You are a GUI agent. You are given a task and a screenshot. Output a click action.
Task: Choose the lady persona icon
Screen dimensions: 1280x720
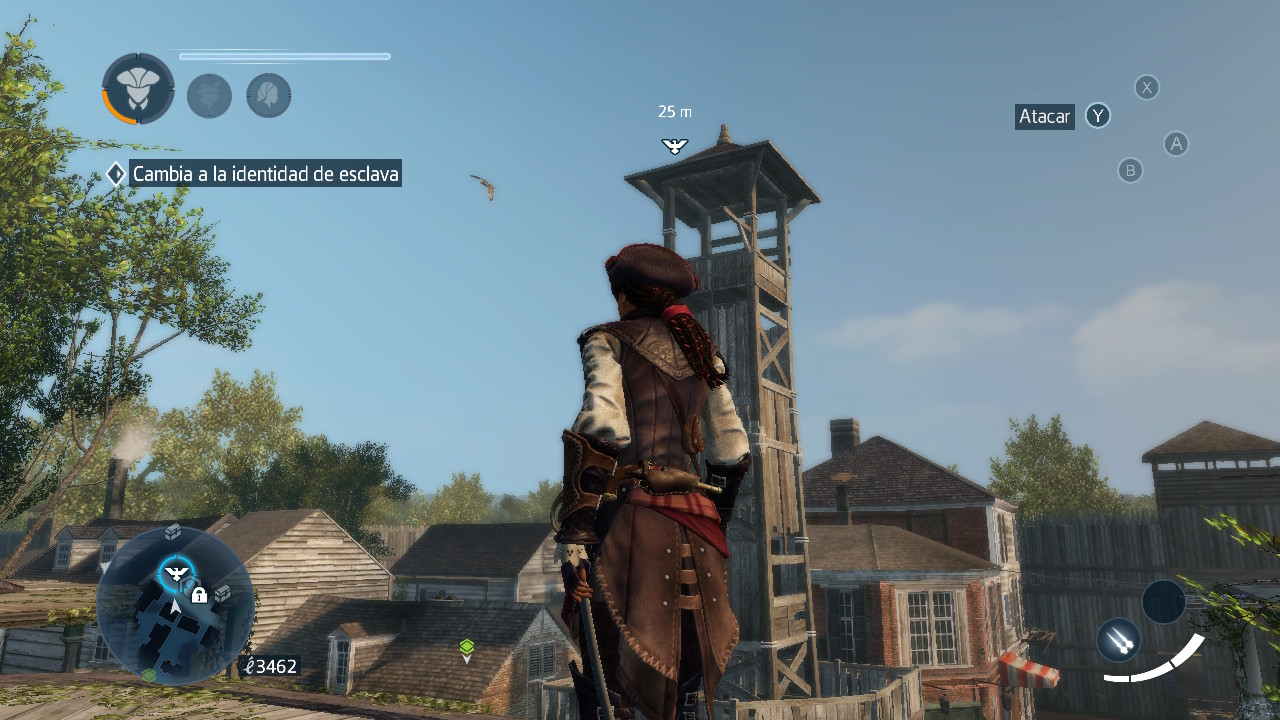click(x=269, y=96)
